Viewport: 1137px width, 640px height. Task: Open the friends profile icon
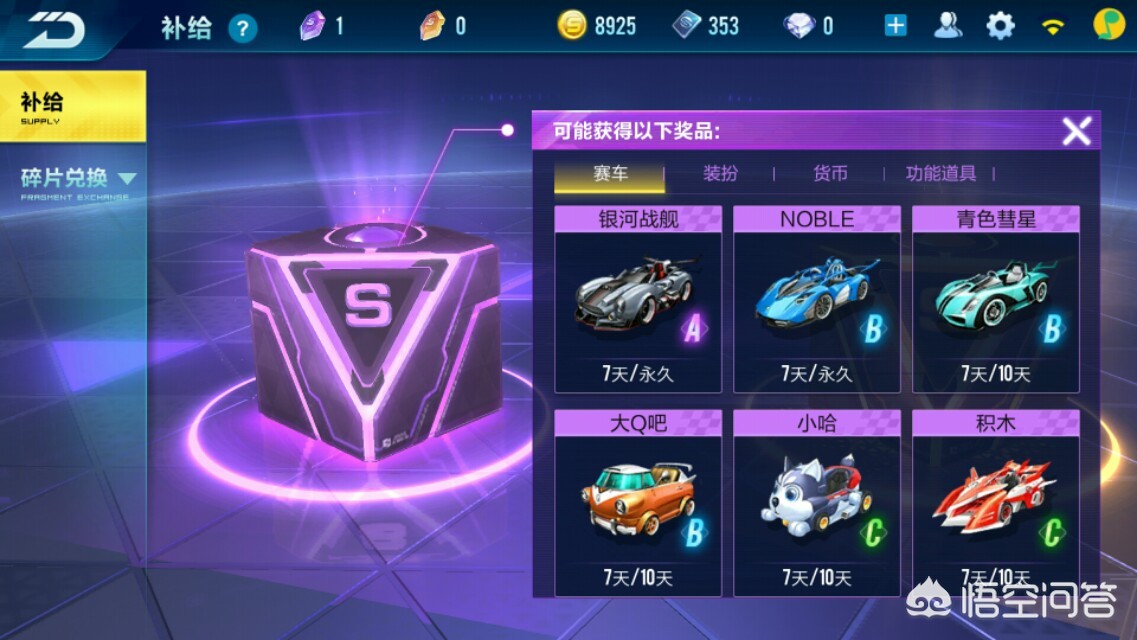click(947, 26)
